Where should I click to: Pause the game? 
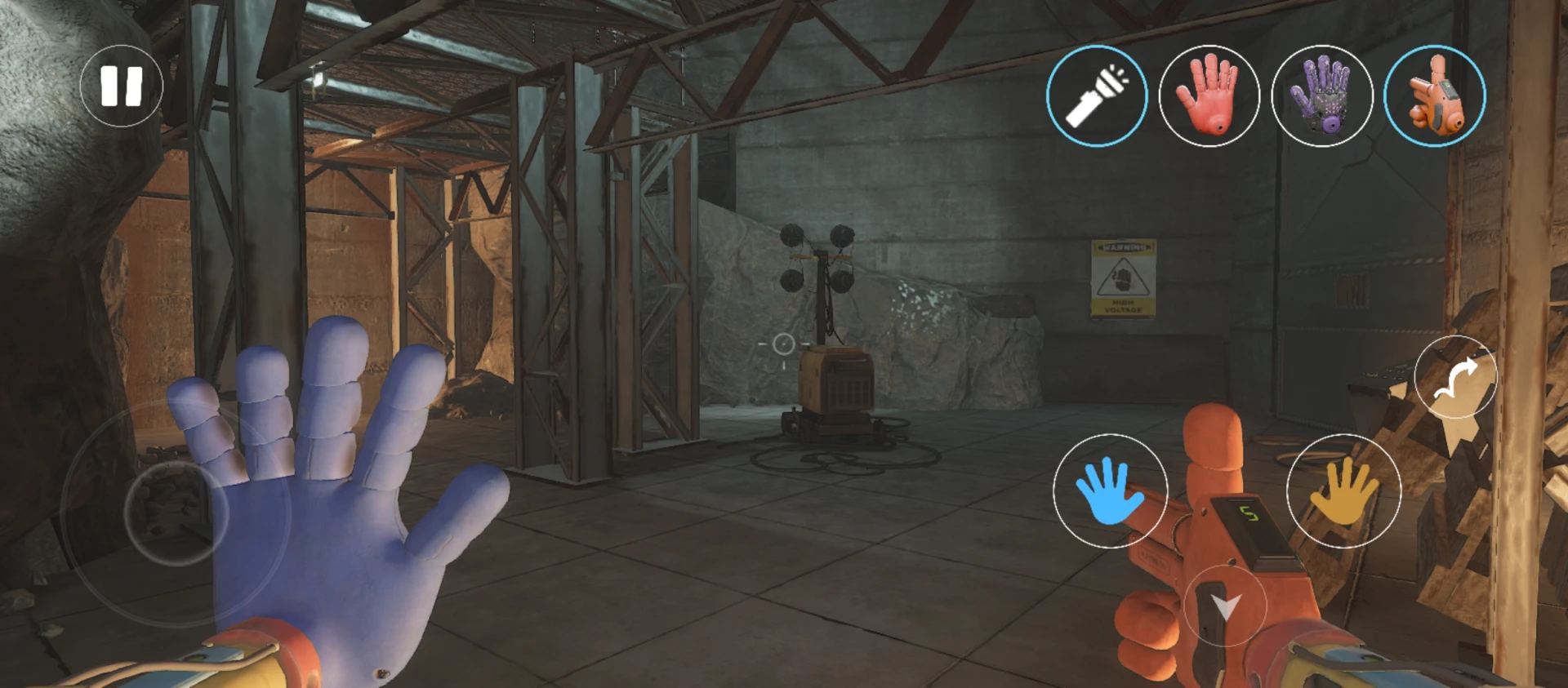coord(121,86)
